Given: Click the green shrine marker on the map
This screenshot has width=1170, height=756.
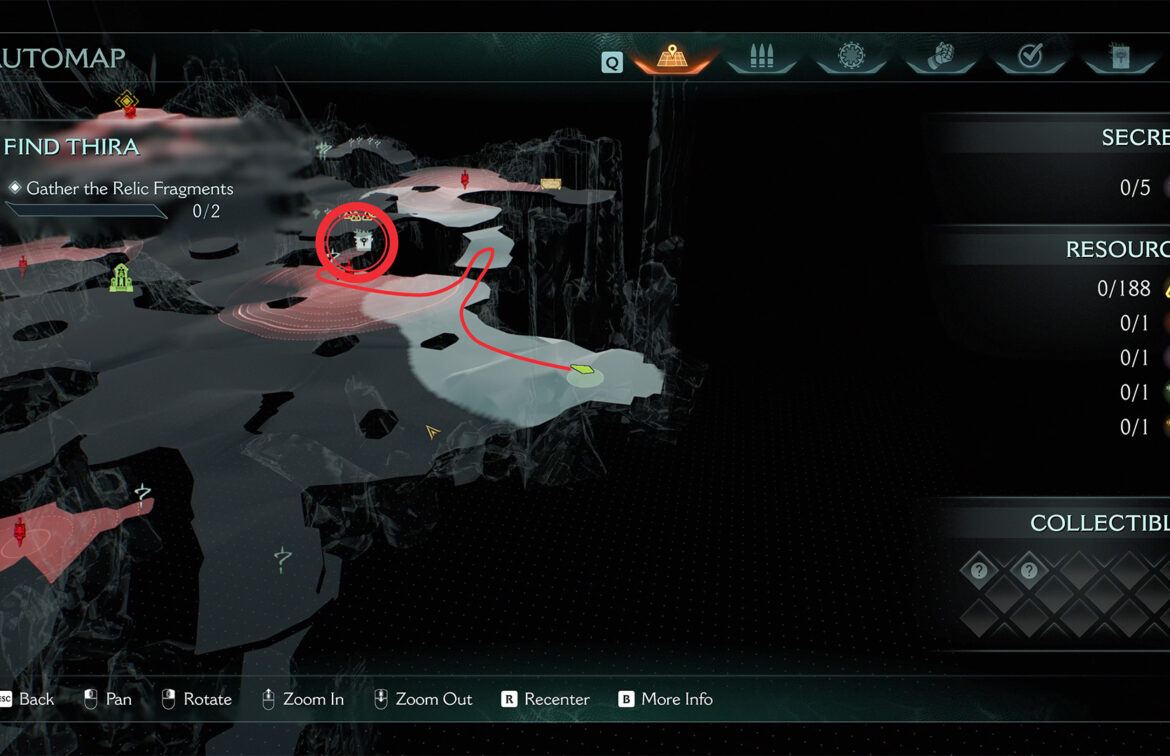Looking at the screenshot, I should [121, 278].
